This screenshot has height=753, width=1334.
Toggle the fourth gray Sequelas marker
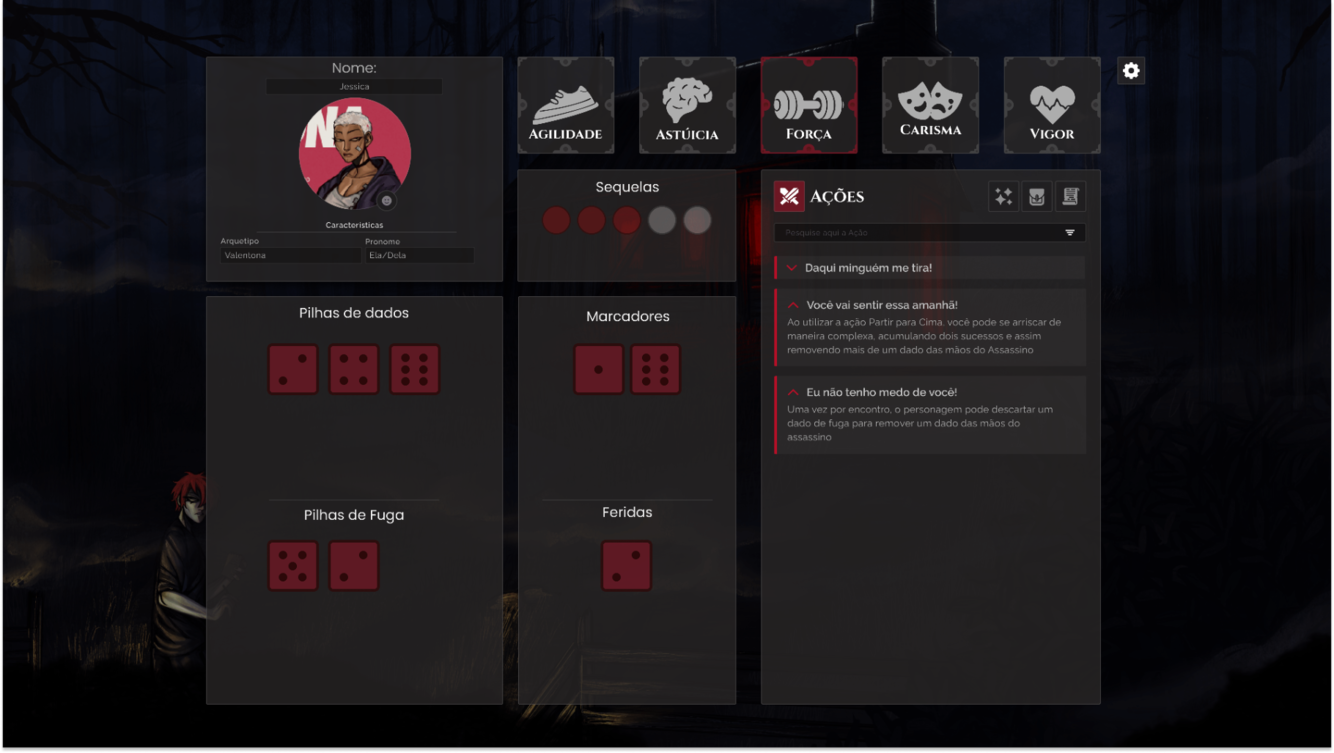[662, 220]
